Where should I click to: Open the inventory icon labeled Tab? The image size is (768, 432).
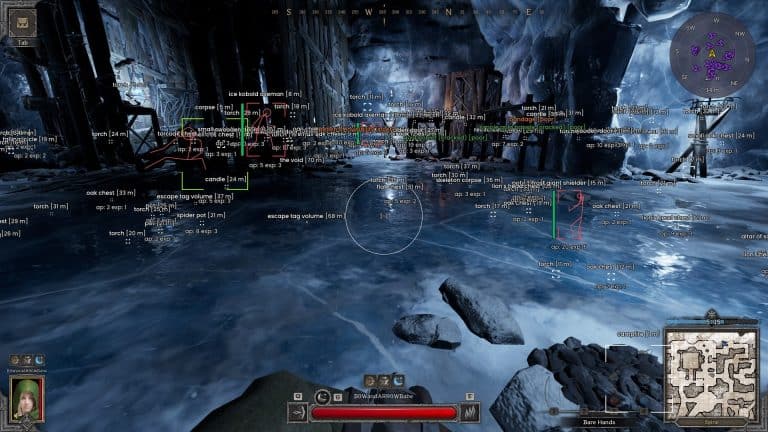point(22,23)
